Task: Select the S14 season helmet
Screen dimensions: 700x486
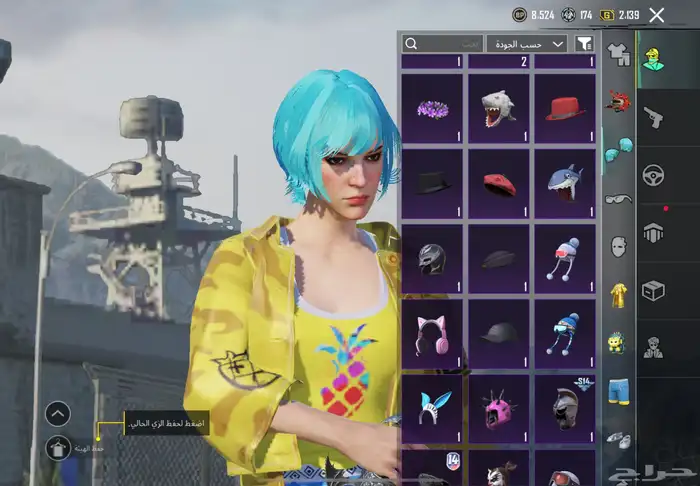Action: click(x=565, y=409)
